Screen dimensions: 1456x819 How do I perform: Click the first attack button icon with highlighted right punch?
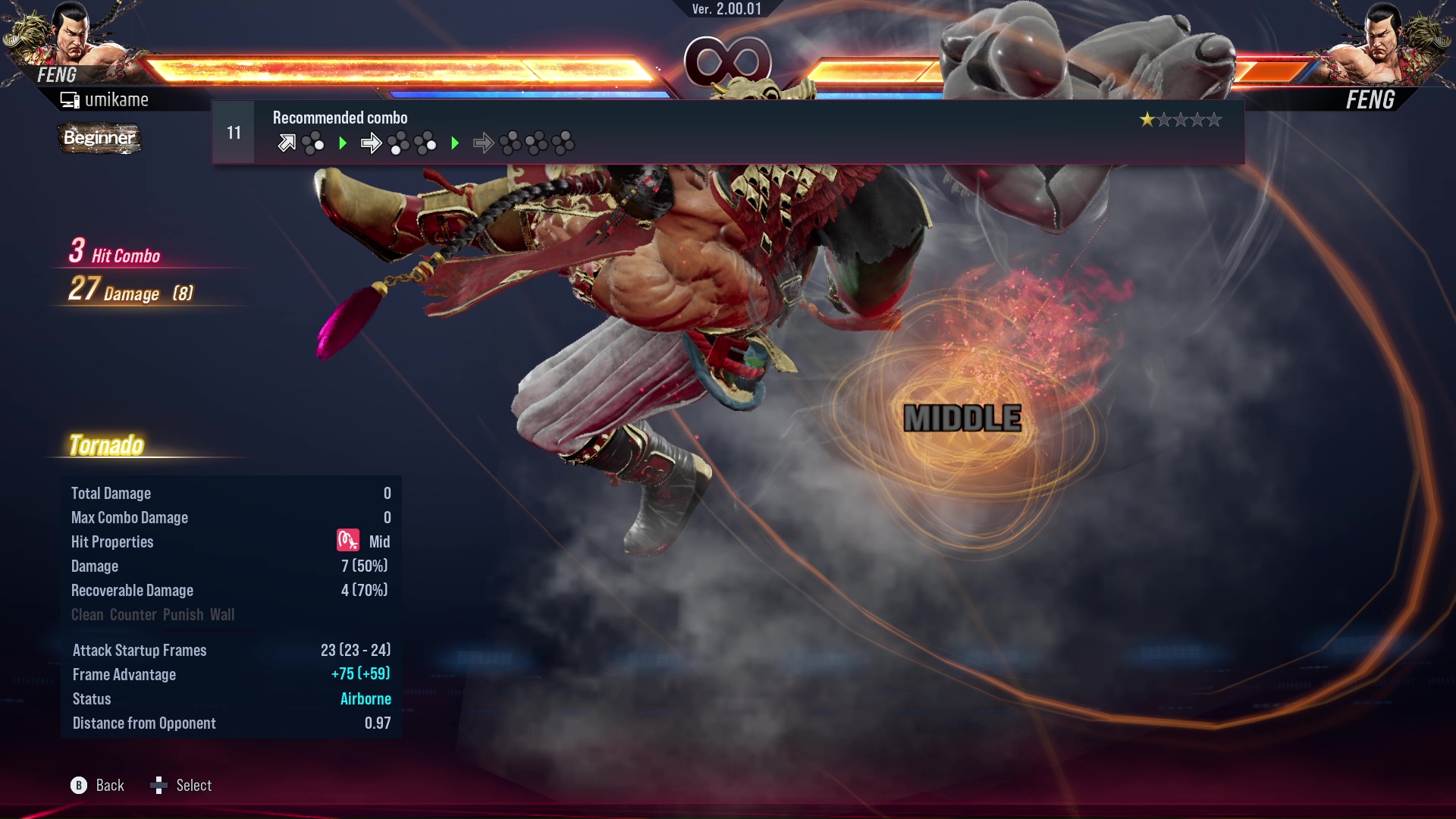(312, 143)
